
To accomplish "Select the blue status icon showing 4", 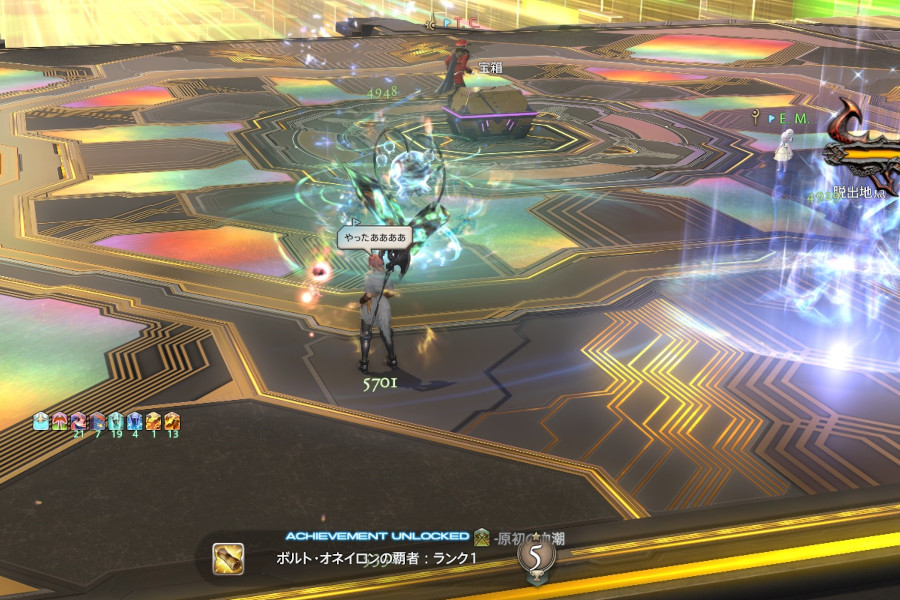I will click(x=135, y=422).
